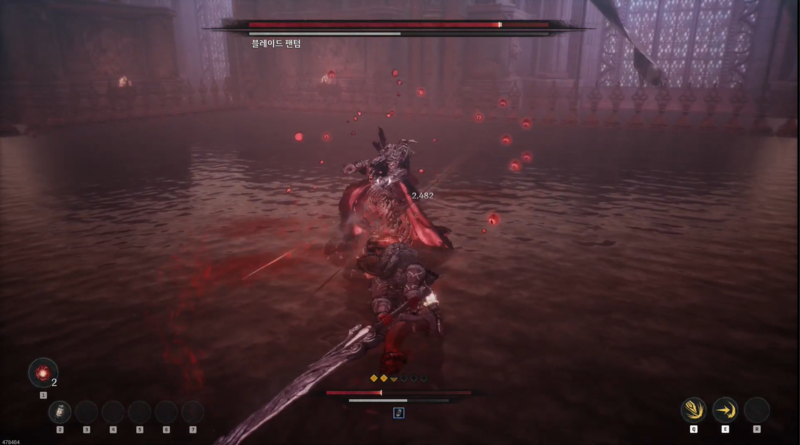The height and width of the screenshot is (445, 800).
Task: Click the blue-framed status icon under the stamina bar
Action: point(399,412)
